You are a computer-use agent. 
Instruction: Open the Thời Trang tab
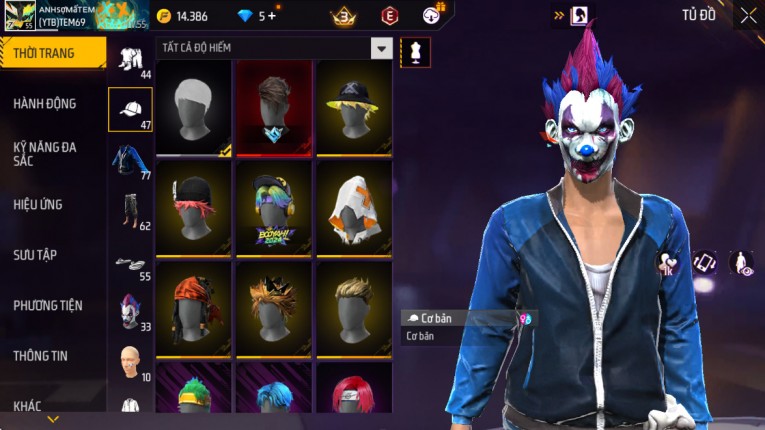(x=50, y=53)
